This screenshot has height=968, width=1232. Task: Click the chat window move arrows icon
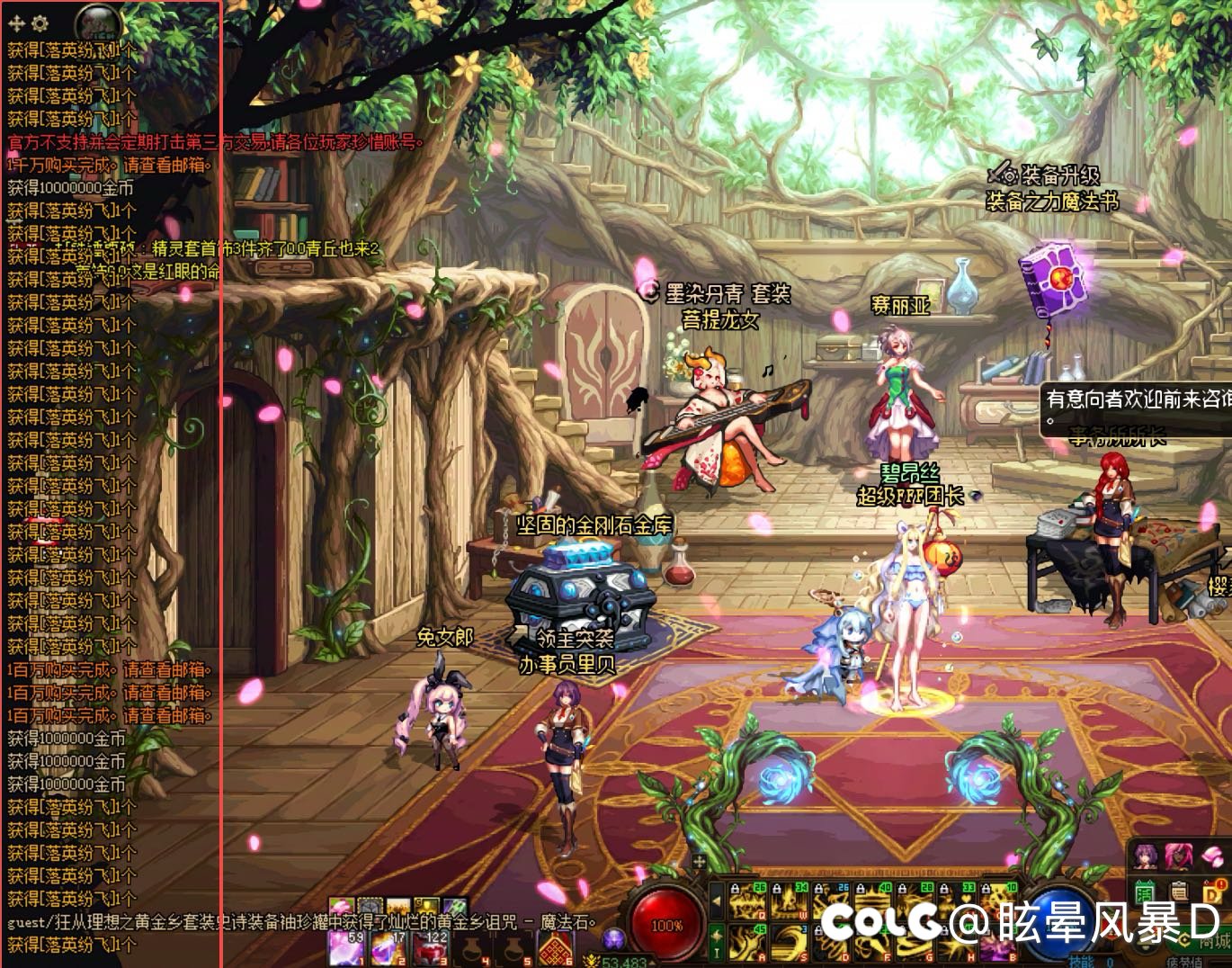17,23
